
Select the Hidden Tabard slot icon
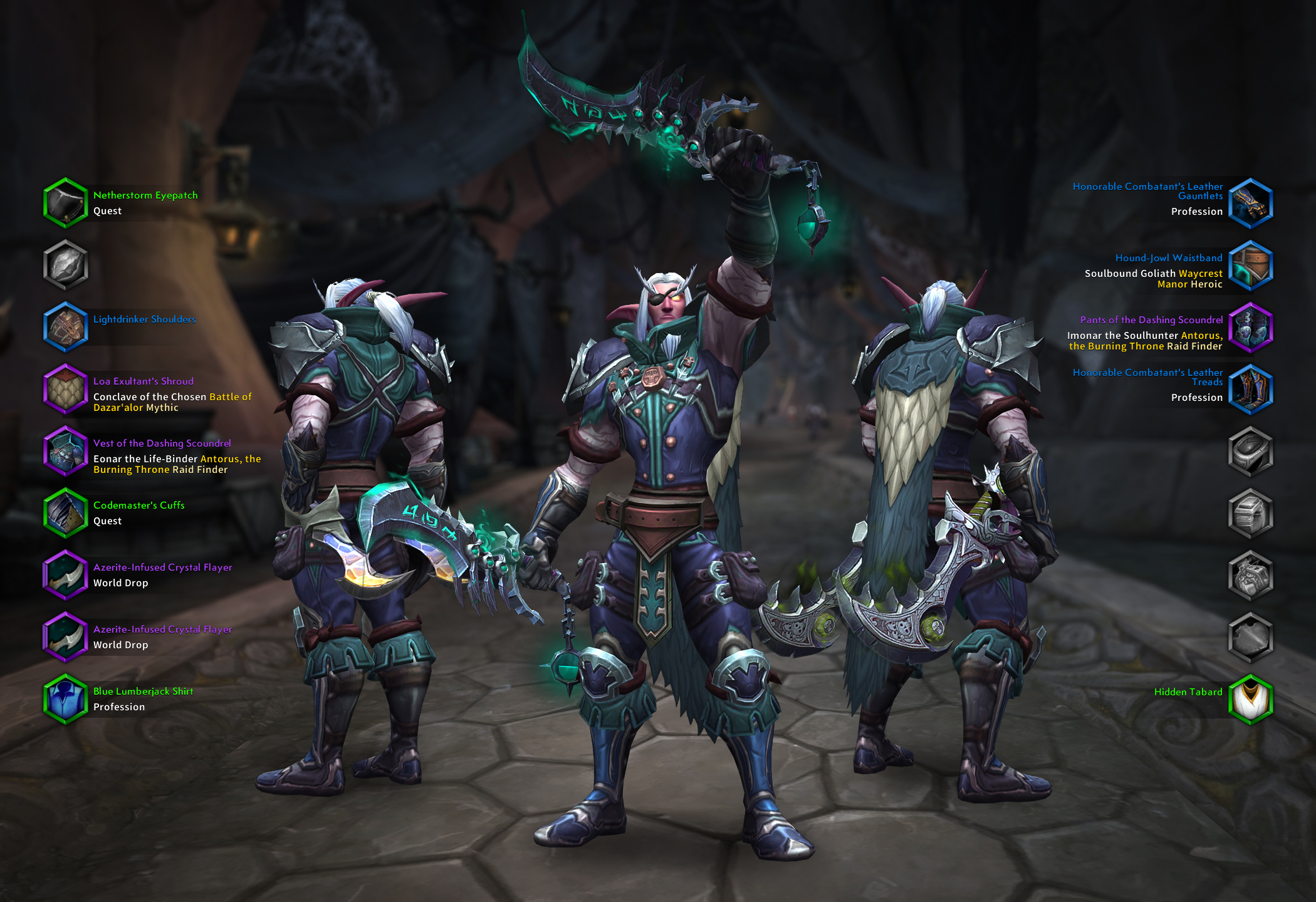[1252, 698]
